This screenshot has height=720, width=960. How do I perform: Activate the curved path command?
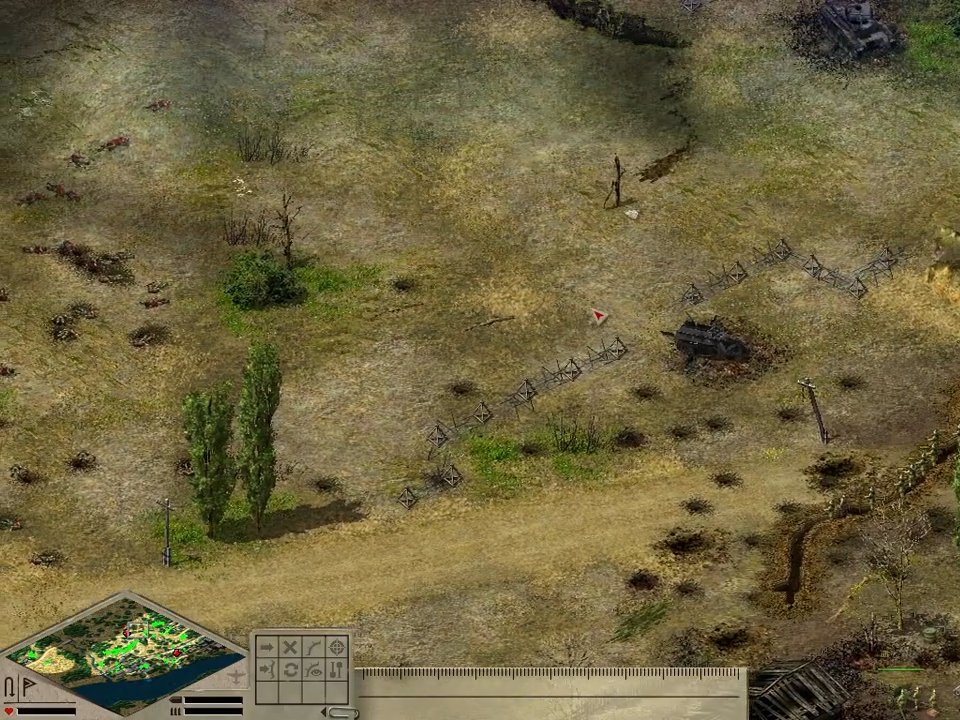(314, 647)
